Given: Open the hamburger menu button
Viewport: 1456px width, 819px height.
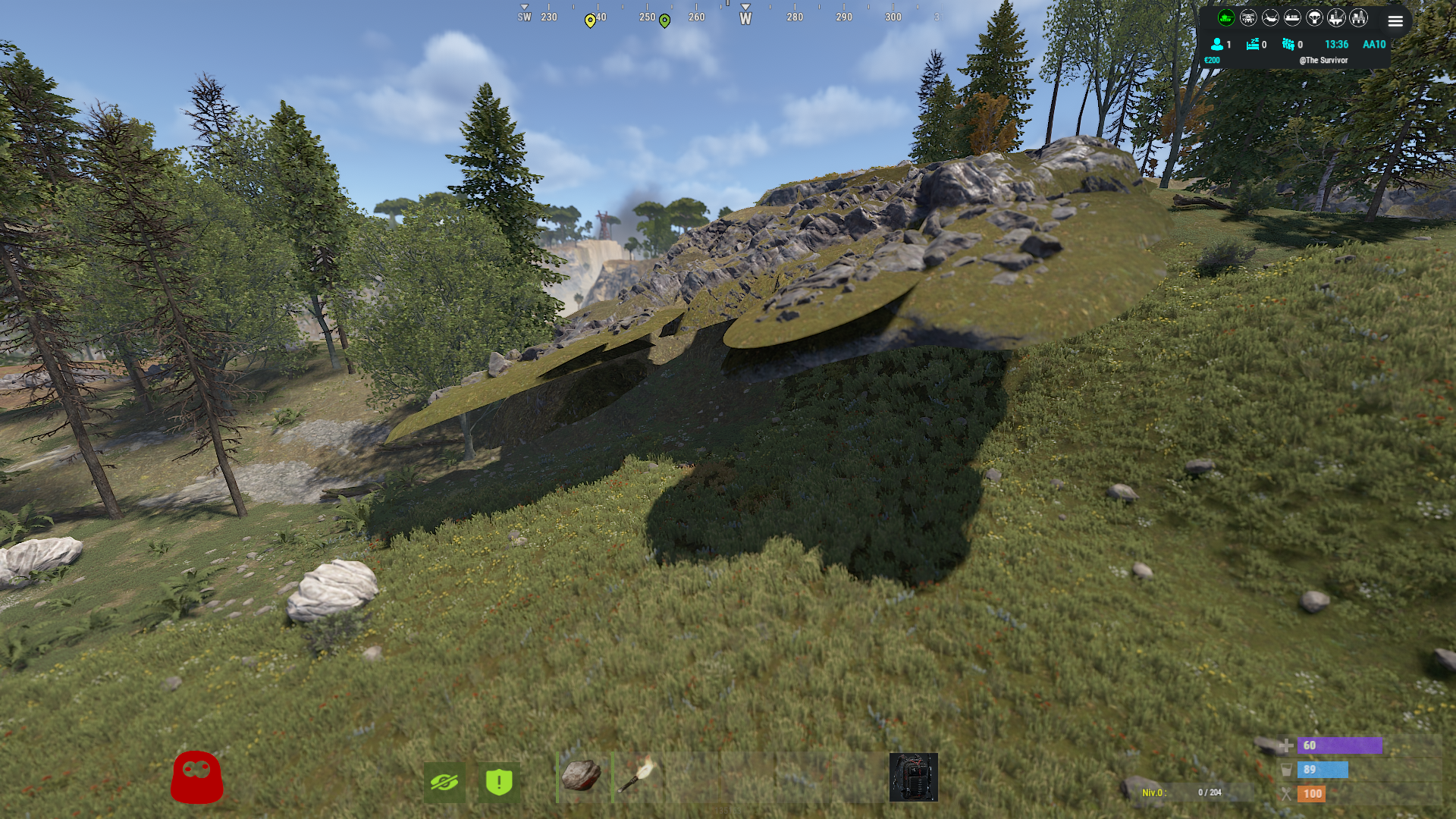Looking at the screenshot, I should click(x=1395, y=21).
